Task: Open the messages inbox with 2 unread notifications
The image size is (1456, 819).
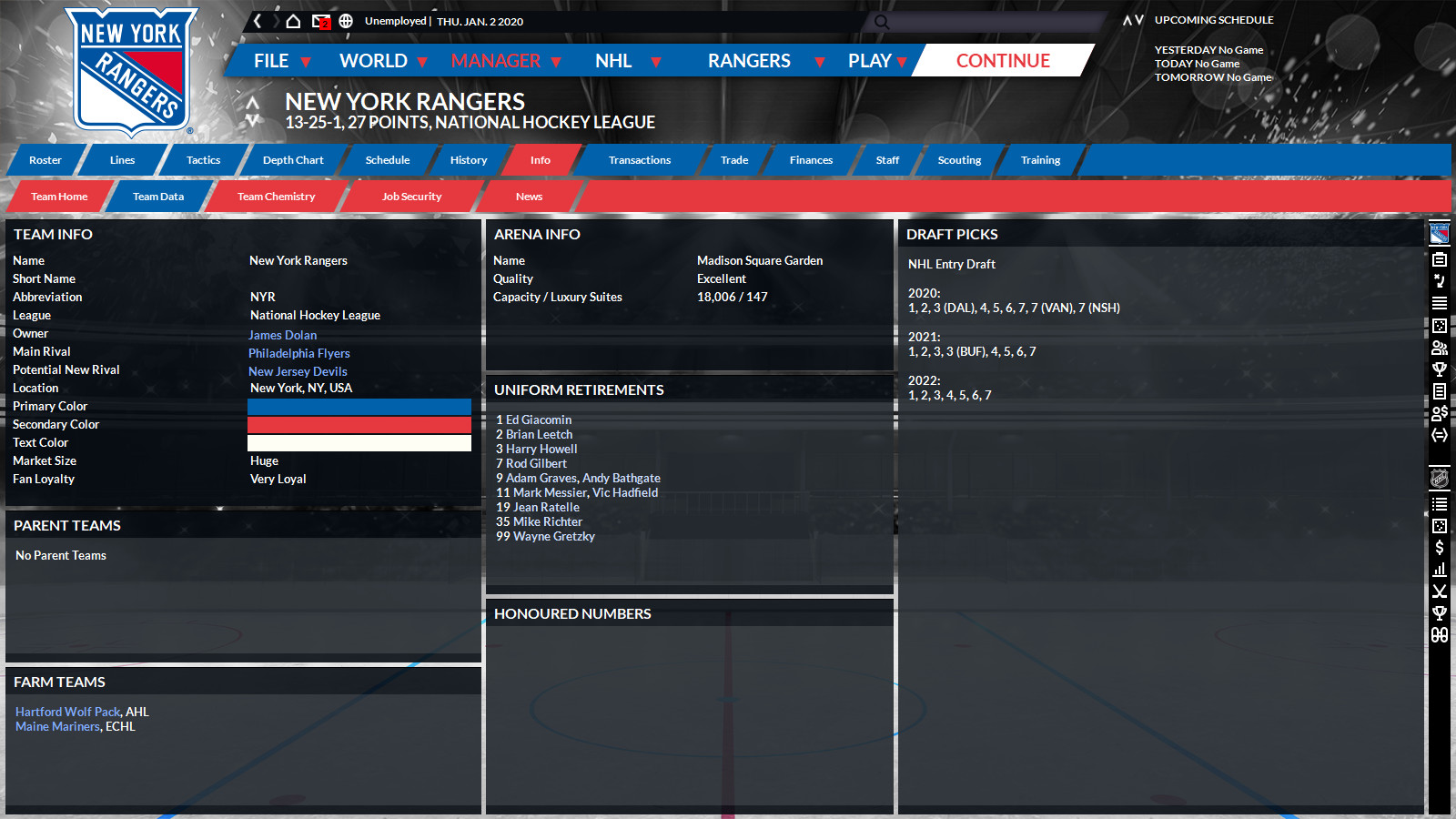Action: pyautogui.click(x=319, y=21)
